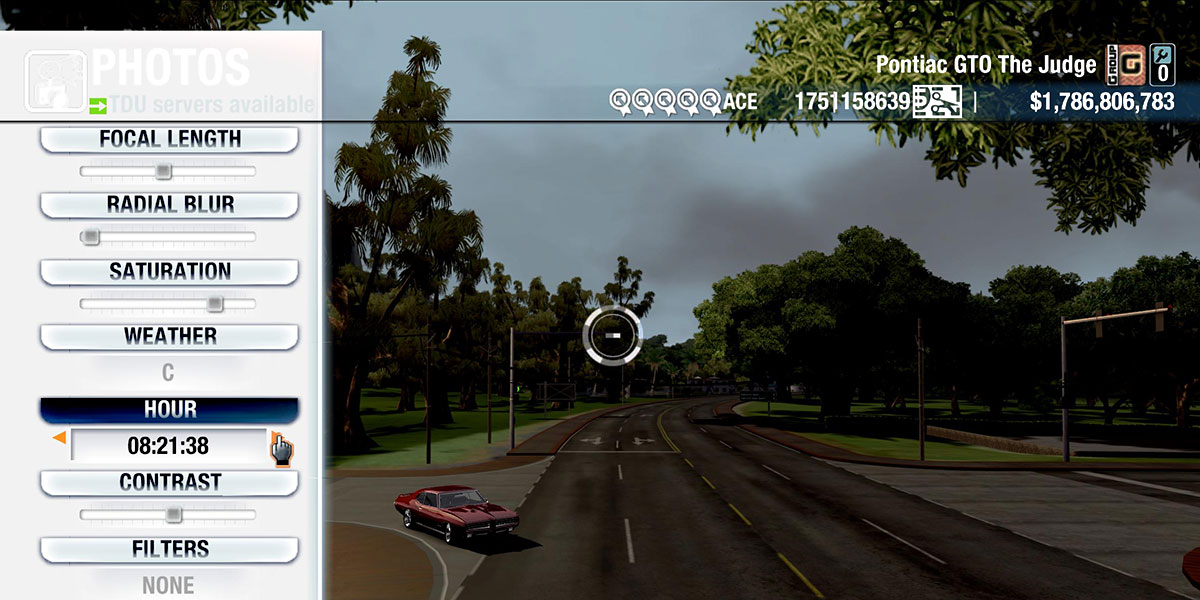1200x600 pixels.
Task: Click the Contrast slider handle
Action: point(173,515)
